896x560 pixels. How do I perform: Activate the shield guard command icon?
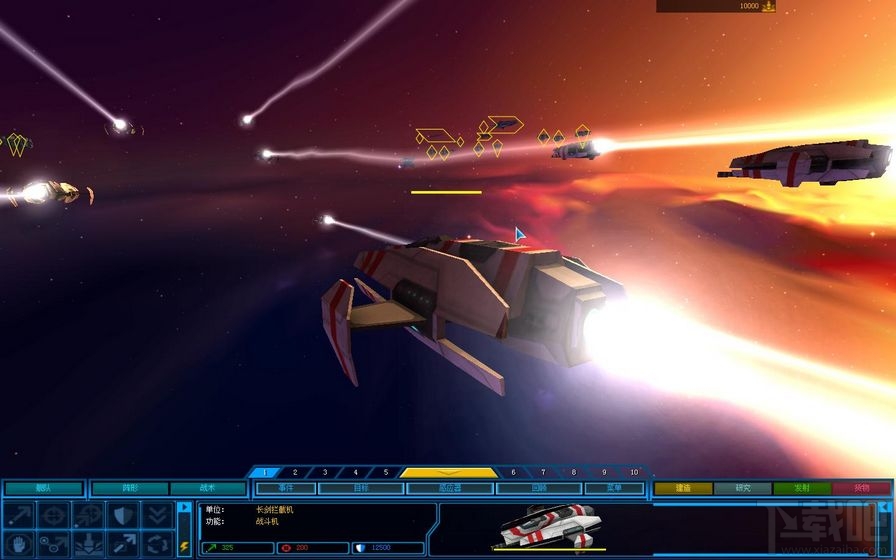123,514
